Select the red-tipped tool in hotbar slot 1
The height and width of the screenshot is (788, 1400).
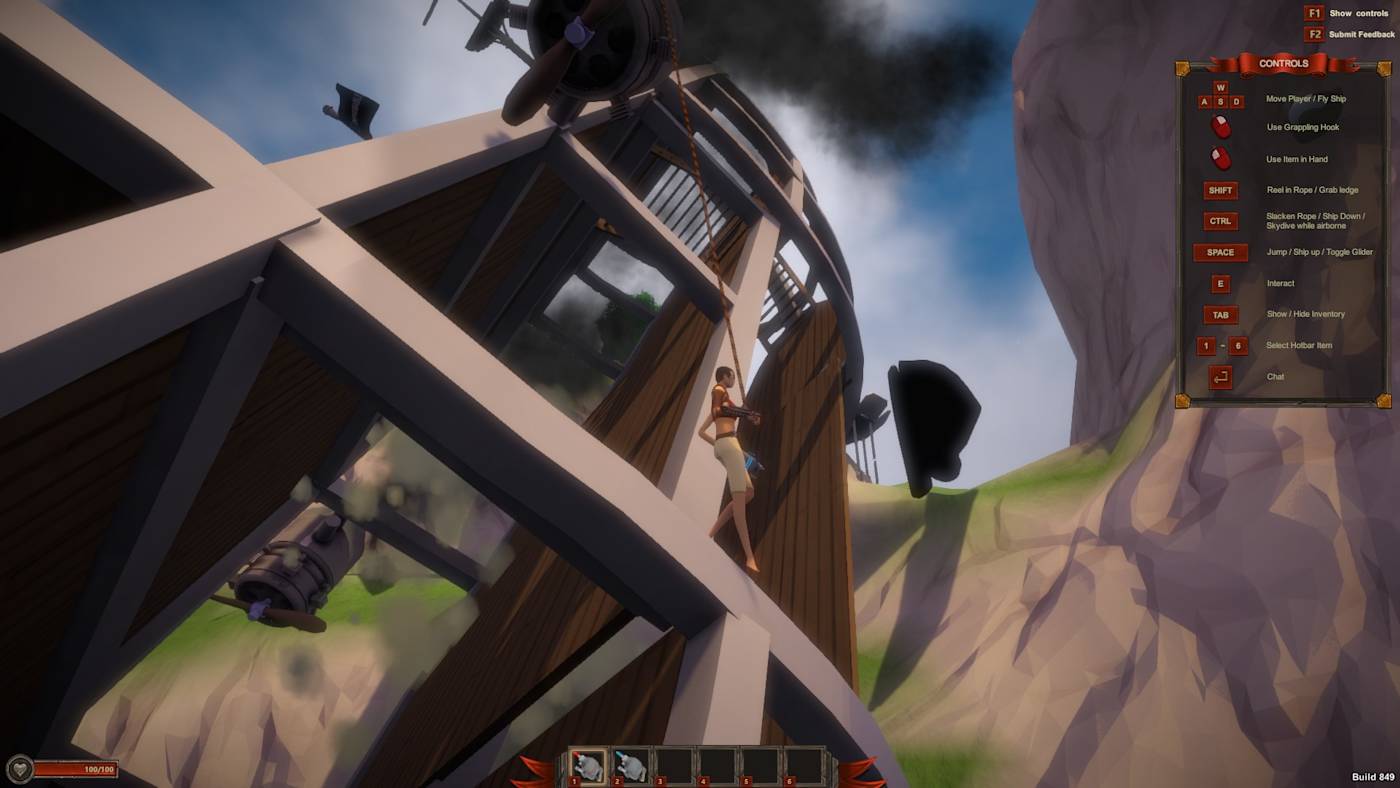(x=589, y=765)
